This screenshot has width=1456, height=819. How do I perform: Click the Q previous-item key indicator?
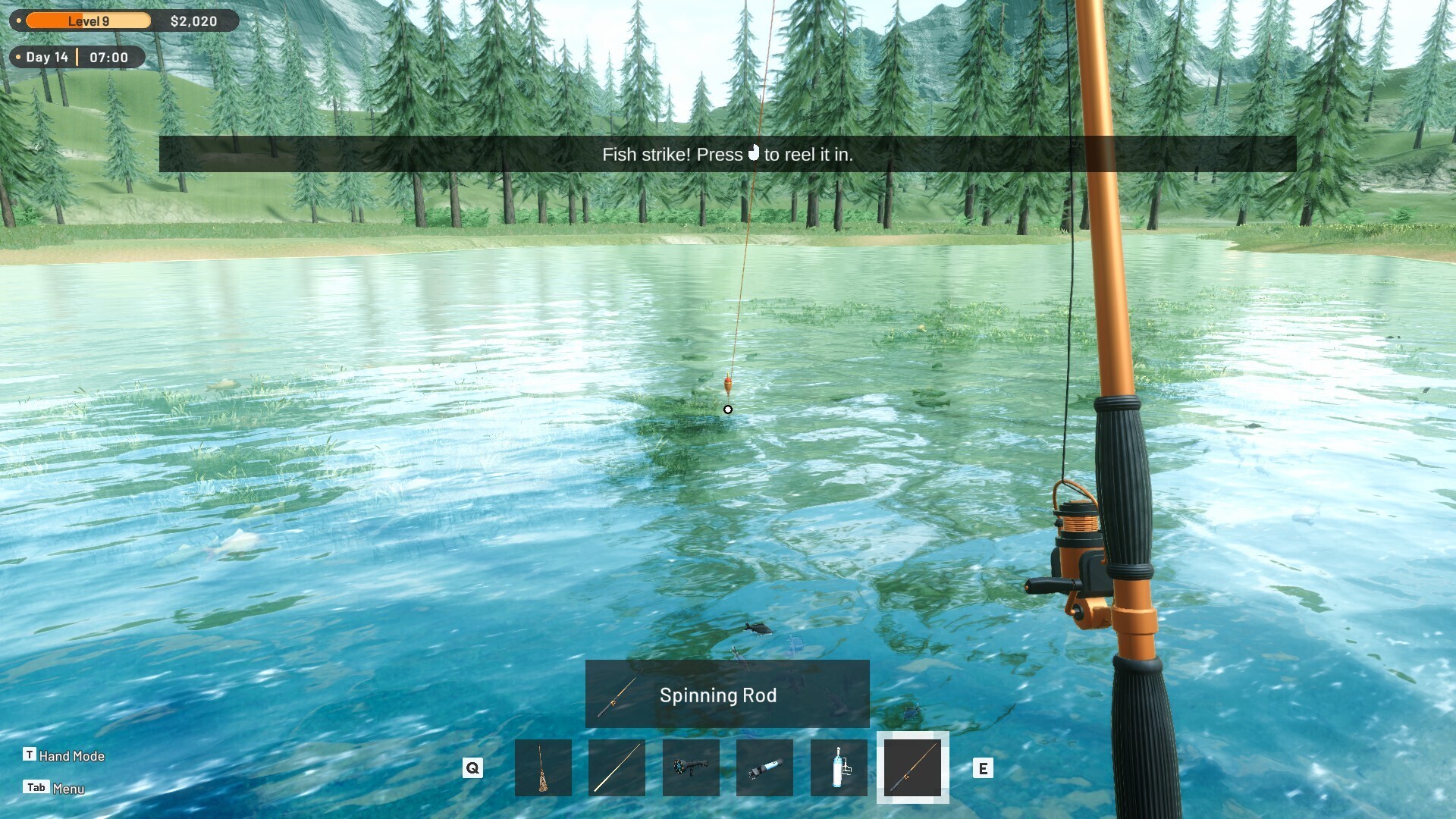(473, 767)
